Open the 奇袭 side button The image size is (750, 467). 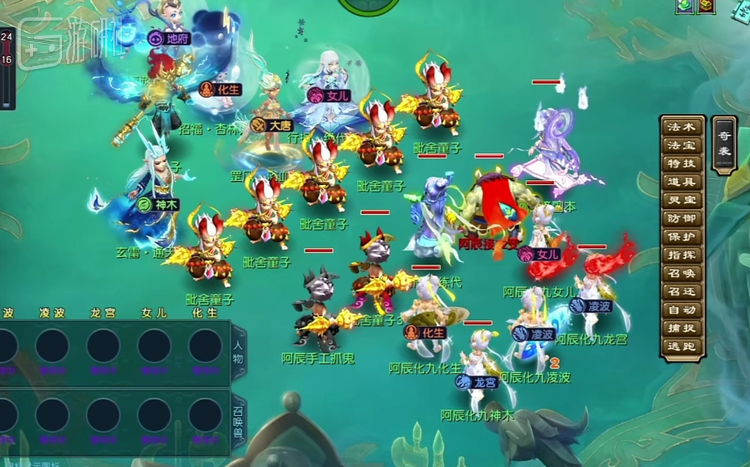724,146
